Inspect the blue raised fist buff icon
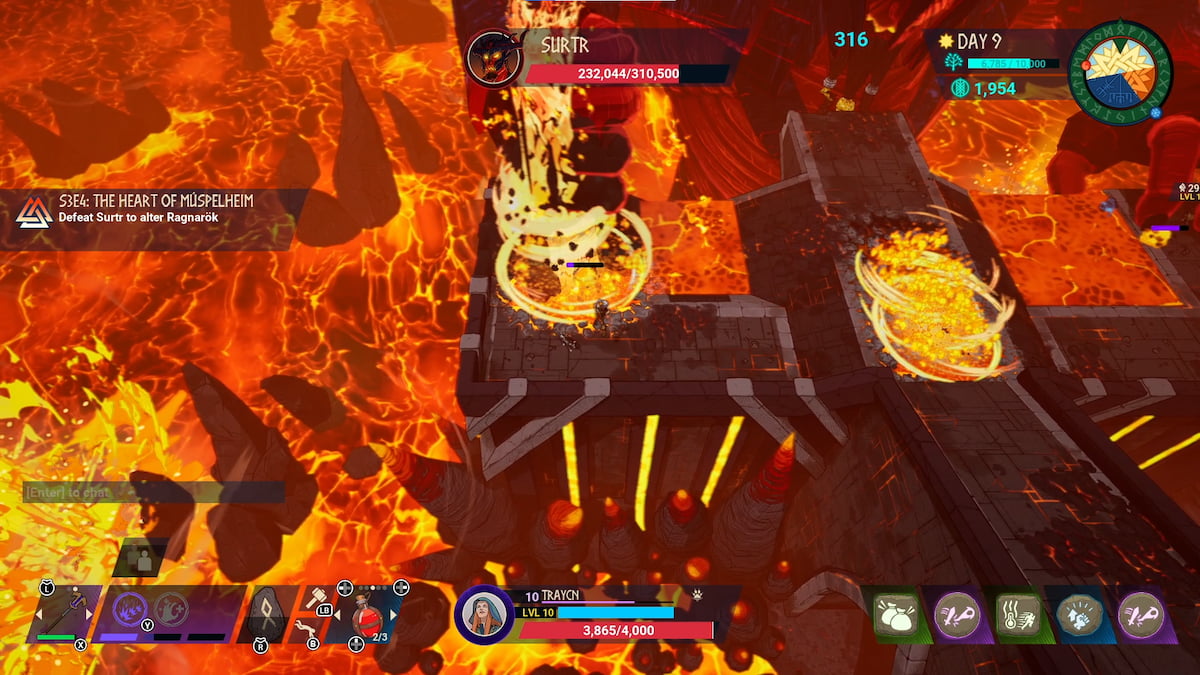The image size is (1200, 675). pos(1078,614)
